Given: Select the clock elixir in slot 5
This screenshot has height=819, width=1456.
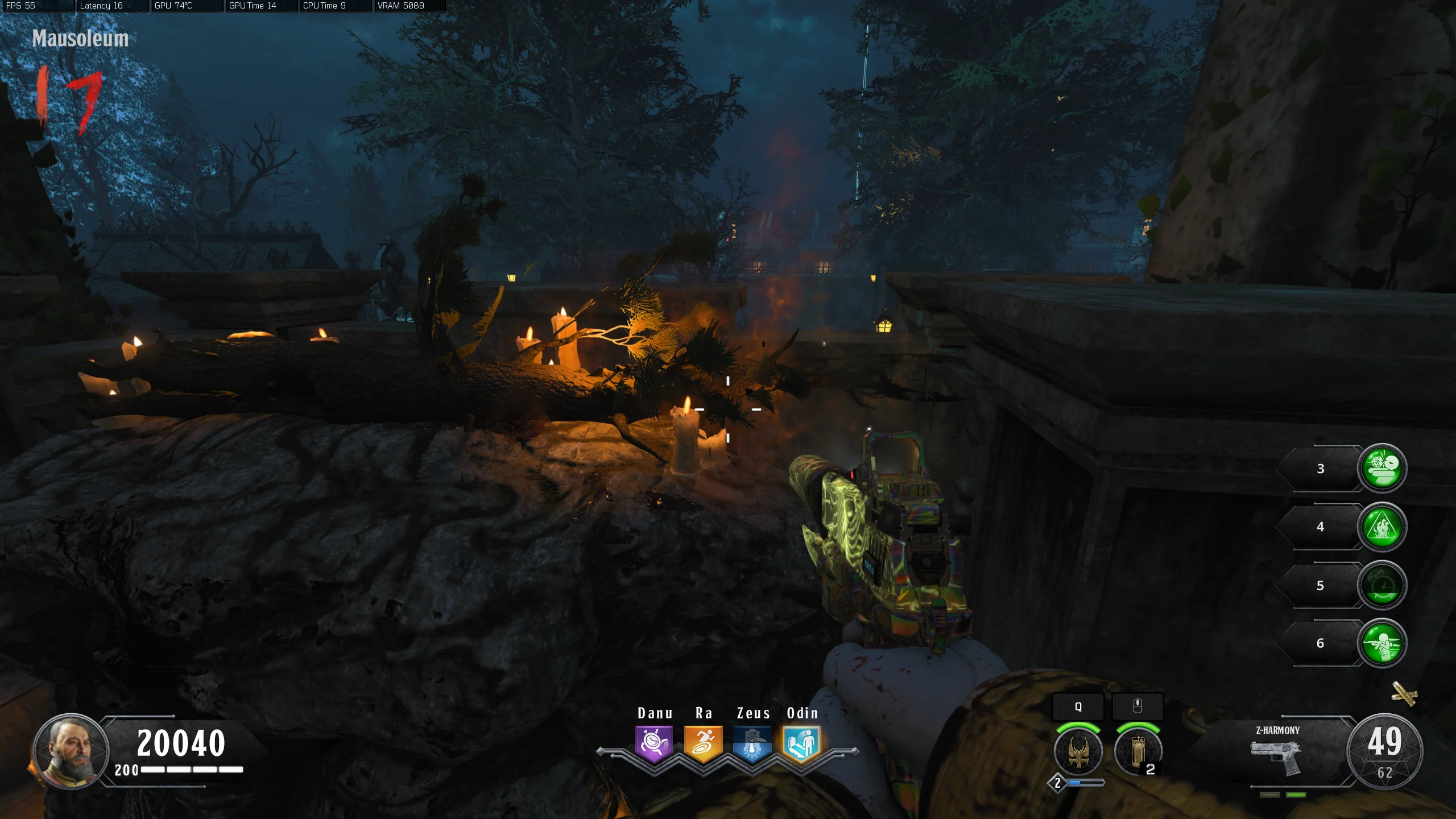Looking at the screenshot, I should point(1382,585).
